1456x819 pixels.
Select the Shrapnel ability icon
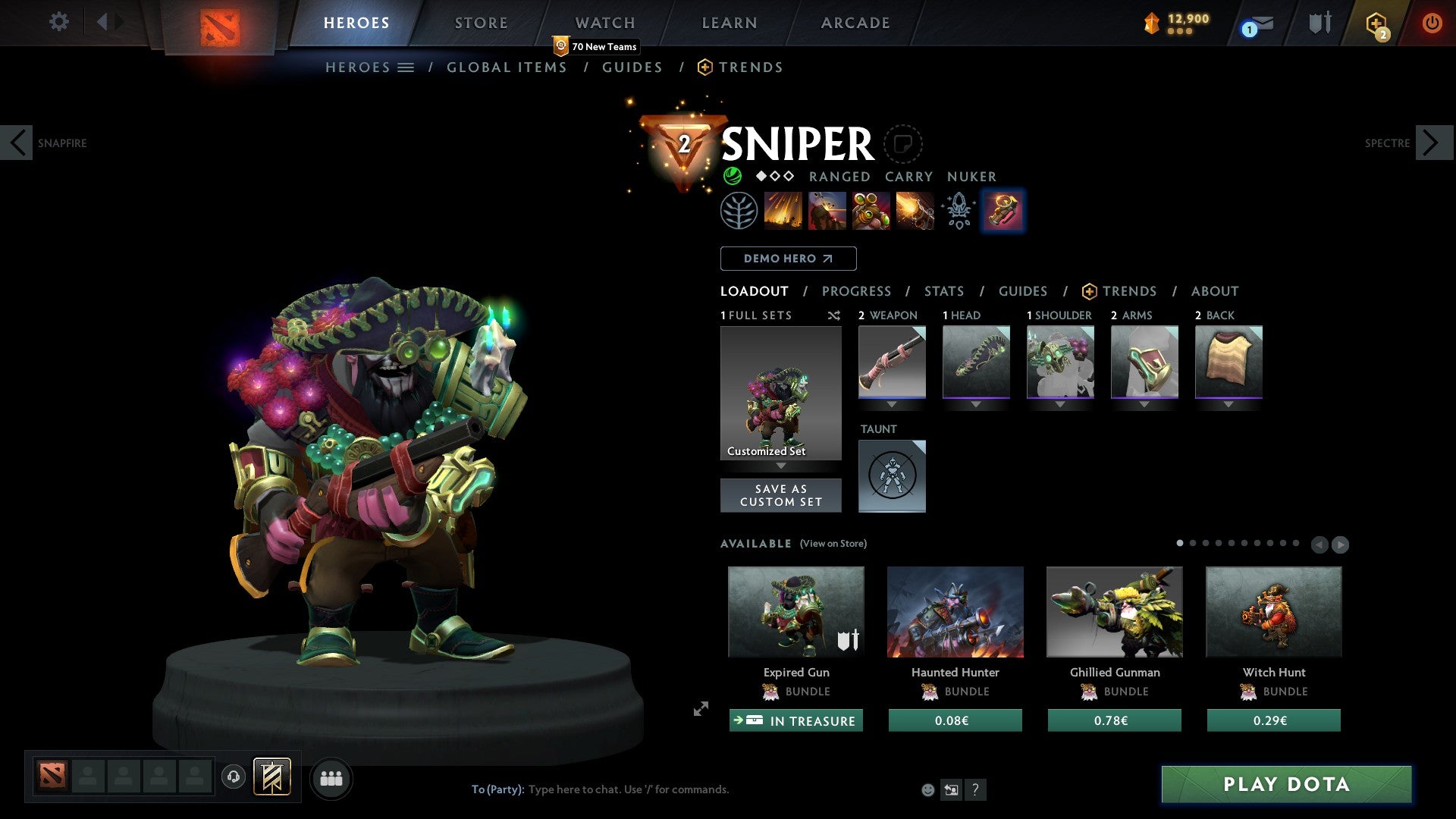pyautogui.click(x=785, y=211)
